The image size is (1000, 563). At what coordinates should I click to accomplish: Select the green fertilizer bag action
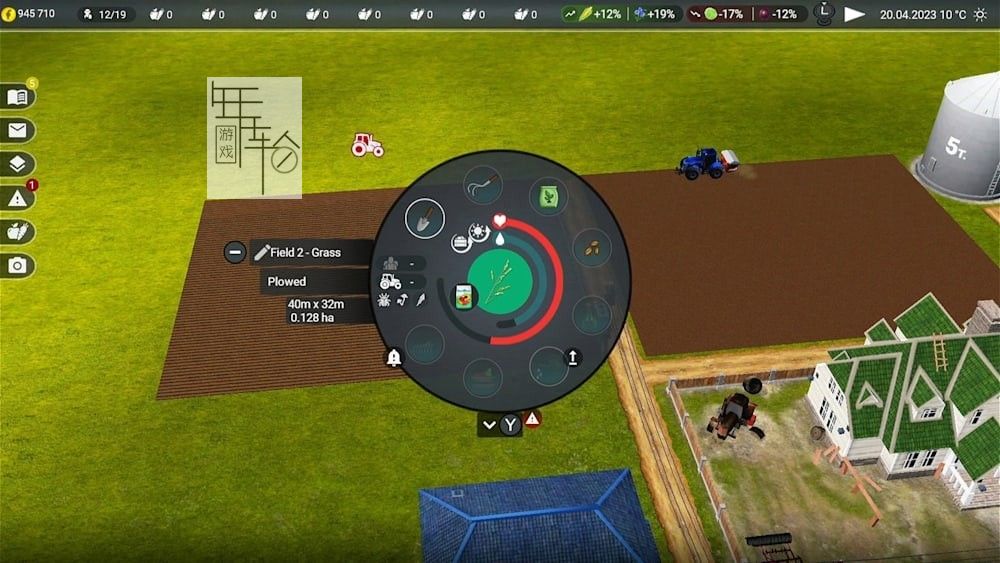[x=548, y=196]
